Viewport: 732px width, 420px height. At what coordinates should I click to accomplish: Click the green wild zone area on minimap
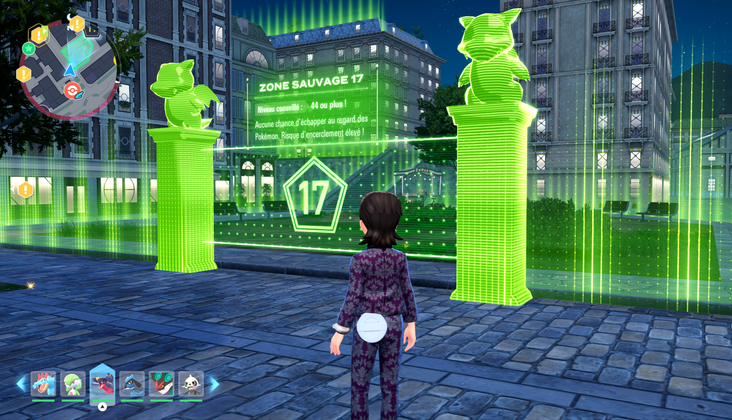click(76, 50)
